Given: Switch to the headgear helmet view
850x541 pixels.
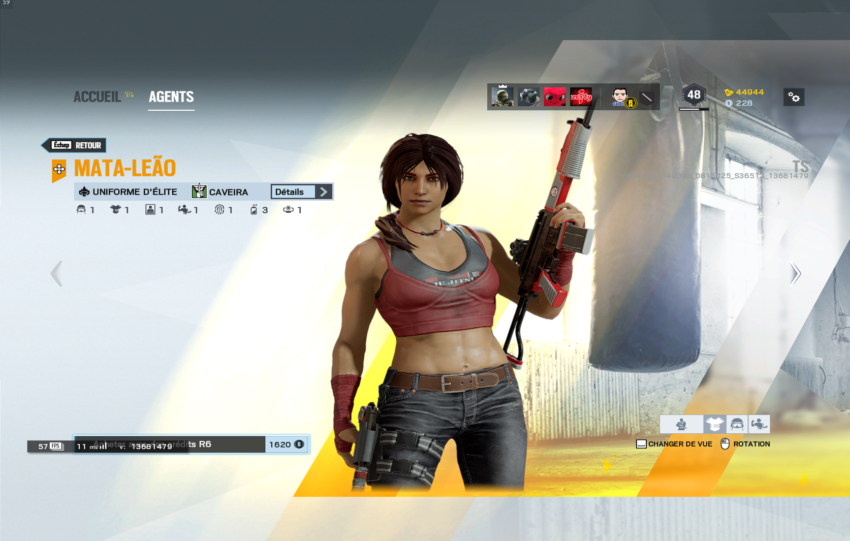Looking at the screenshot, I should pos(737,424).
